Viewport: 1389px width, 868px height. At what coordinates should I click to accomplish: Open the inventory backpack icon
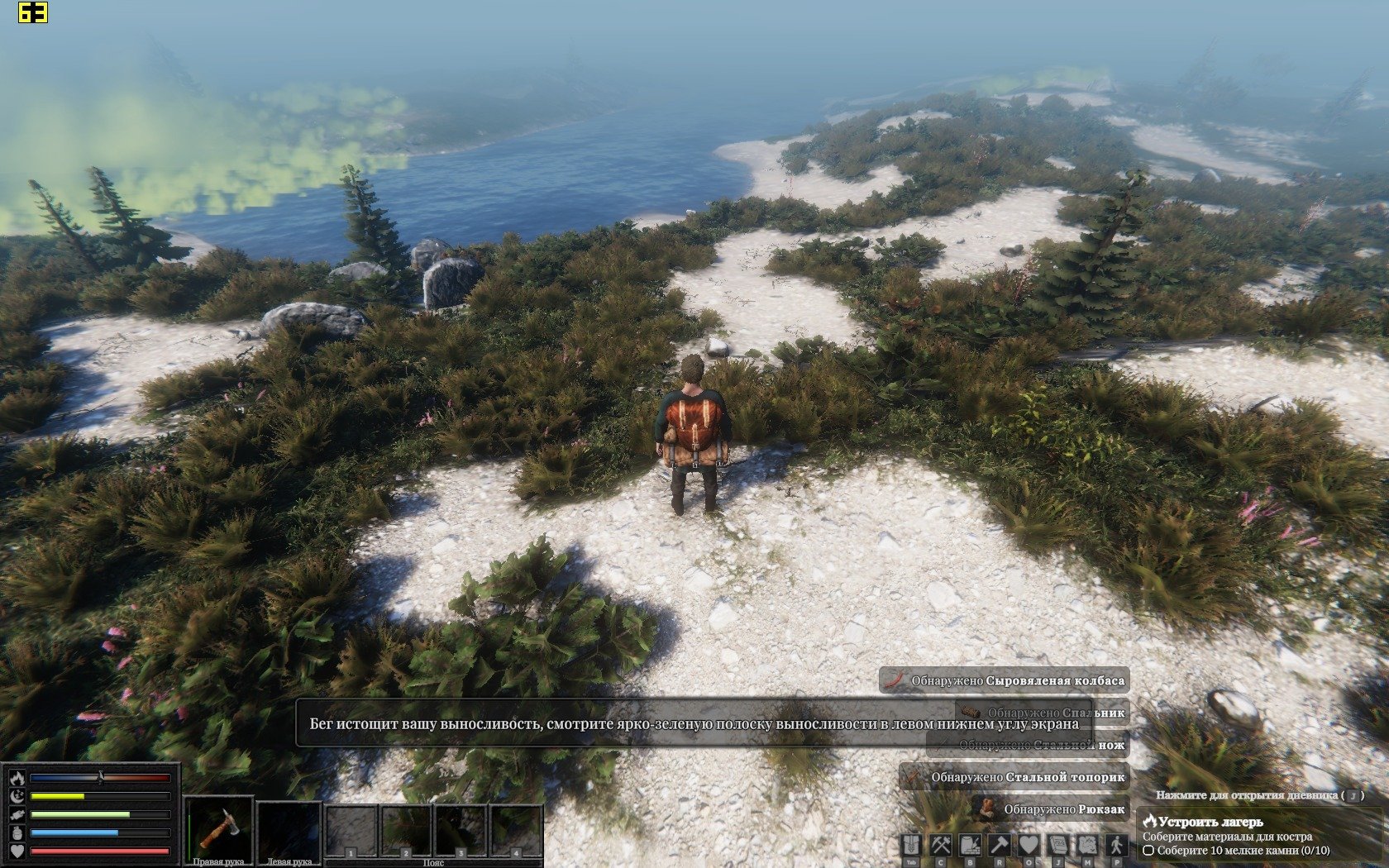[x=912, y=845]
